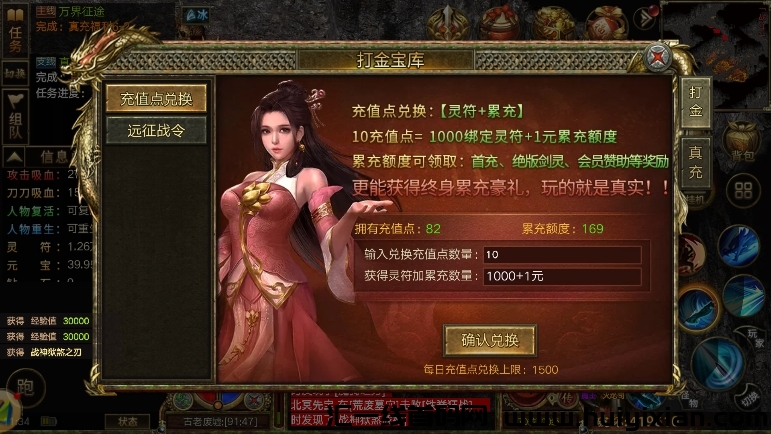Open the 任务 quest tab
The width and height of the screenshot is (771, 434).
coord(15,38)
